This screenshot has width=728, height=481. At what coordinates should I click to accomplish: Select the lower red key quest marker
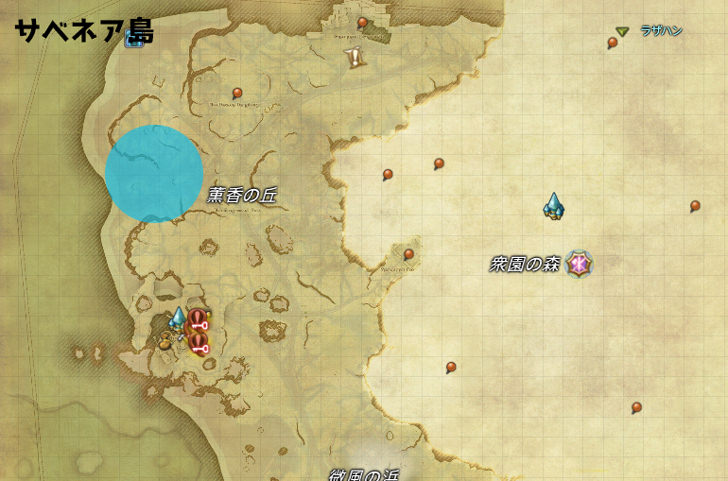coord(198,343)
